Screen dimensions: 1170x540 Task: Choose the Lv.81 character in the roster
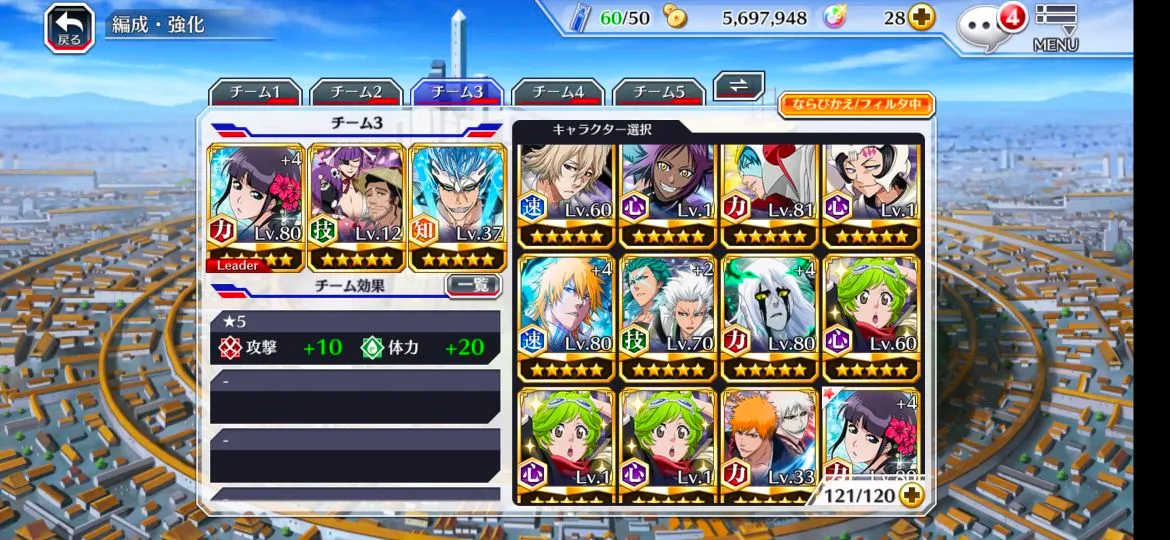point(769,197)
